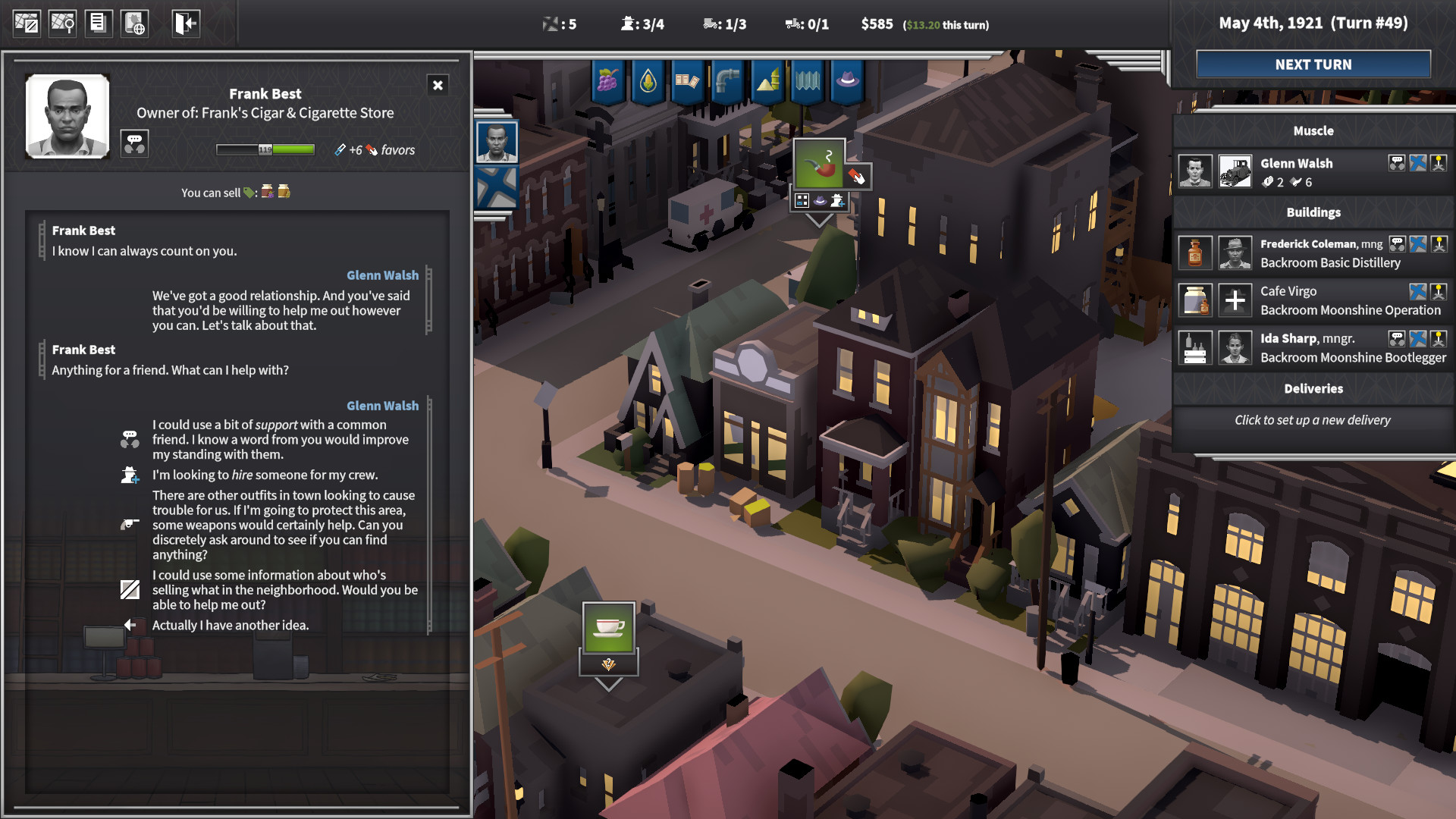
Task: Open the address book with globe icon
Action: [135, 23]
